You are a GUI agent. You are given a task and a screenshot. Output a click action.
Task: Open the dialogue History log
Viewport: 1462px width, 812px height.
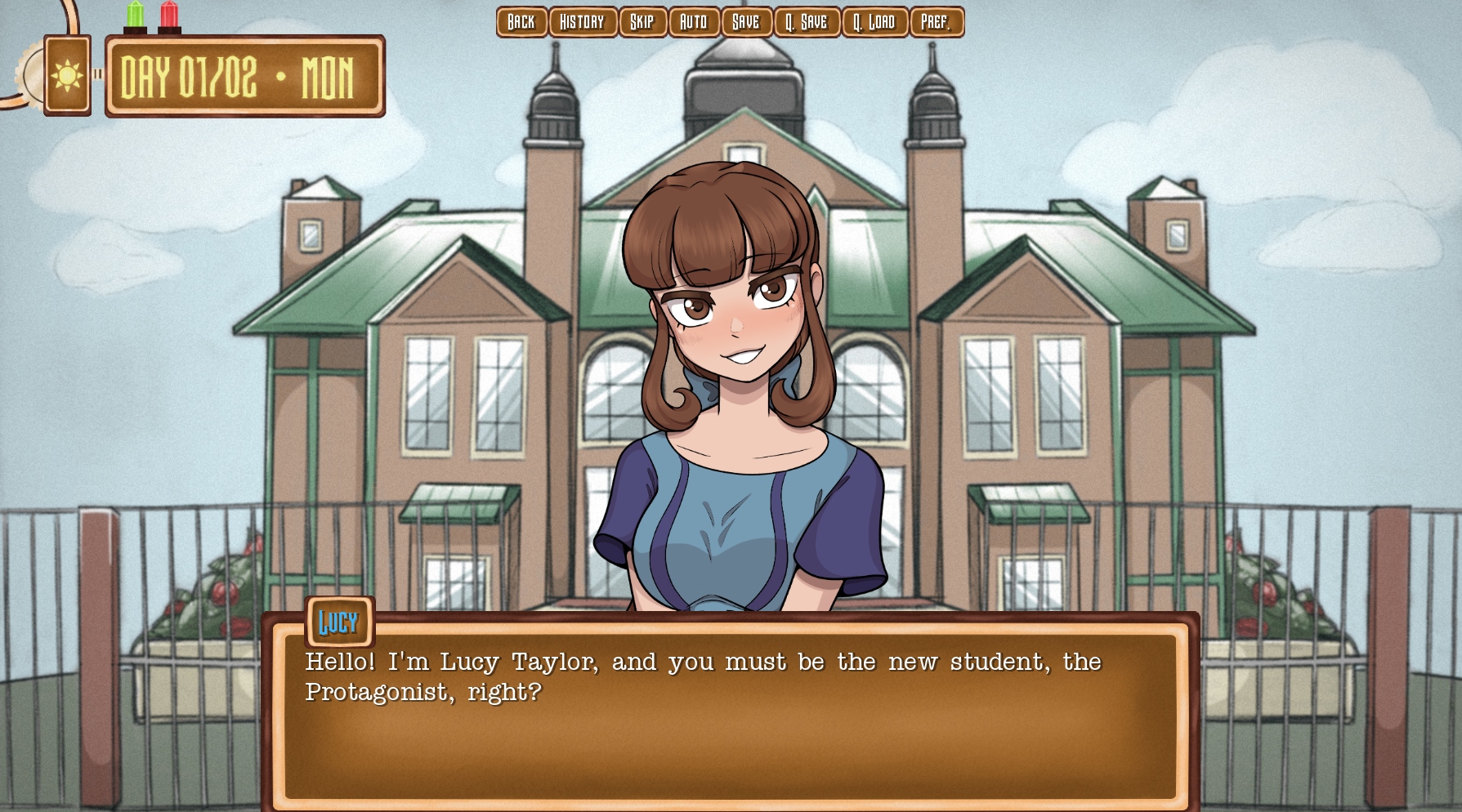pos(583,22)
